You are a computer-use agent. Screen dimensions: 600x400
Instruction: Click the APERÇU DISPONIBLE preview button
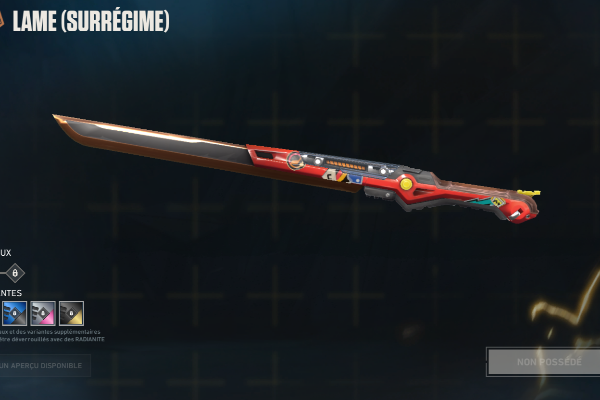(44, 366)
